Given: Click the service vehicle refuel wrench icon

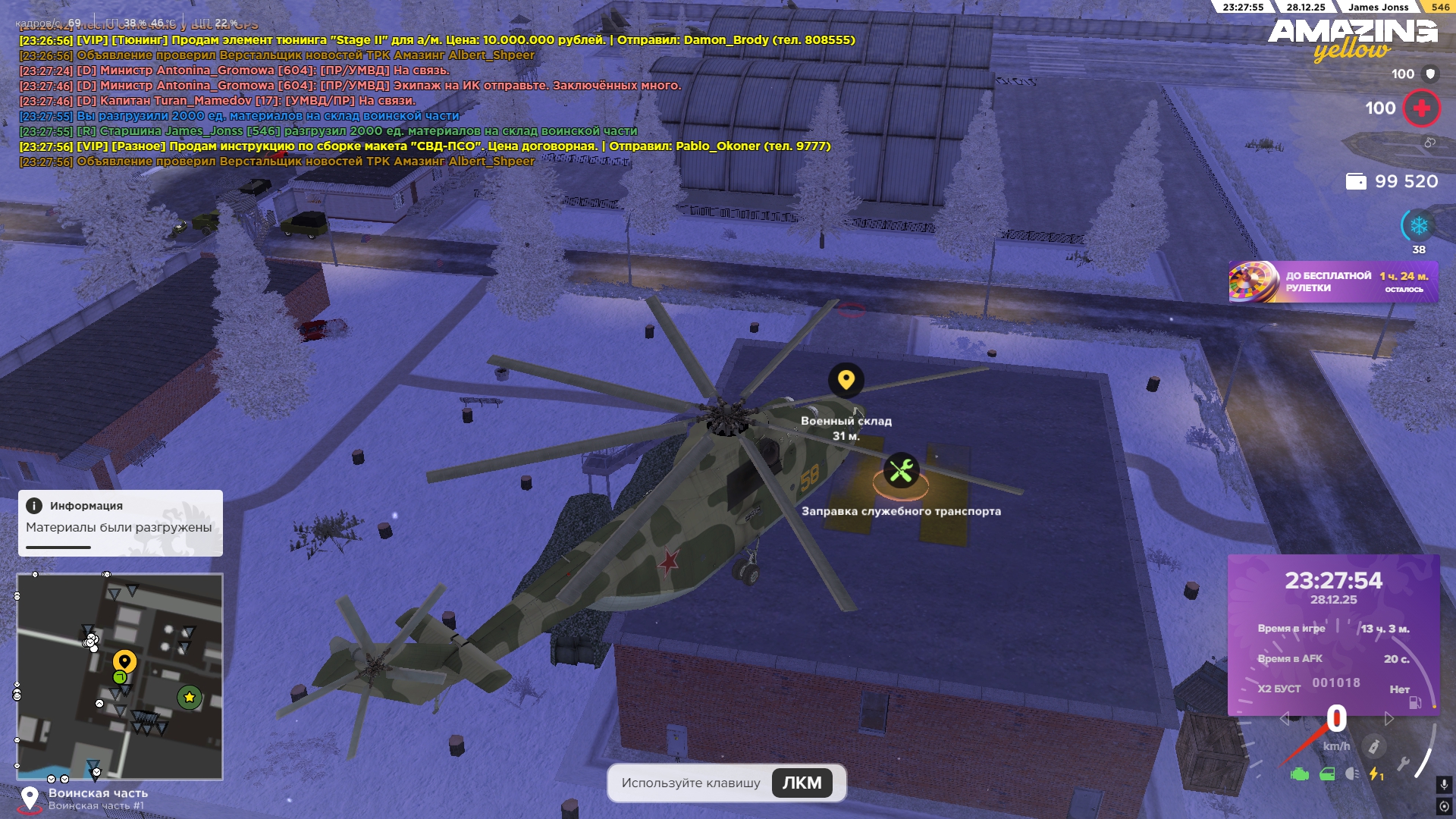Looking at the screenshot, I should (x=901, y=472).
